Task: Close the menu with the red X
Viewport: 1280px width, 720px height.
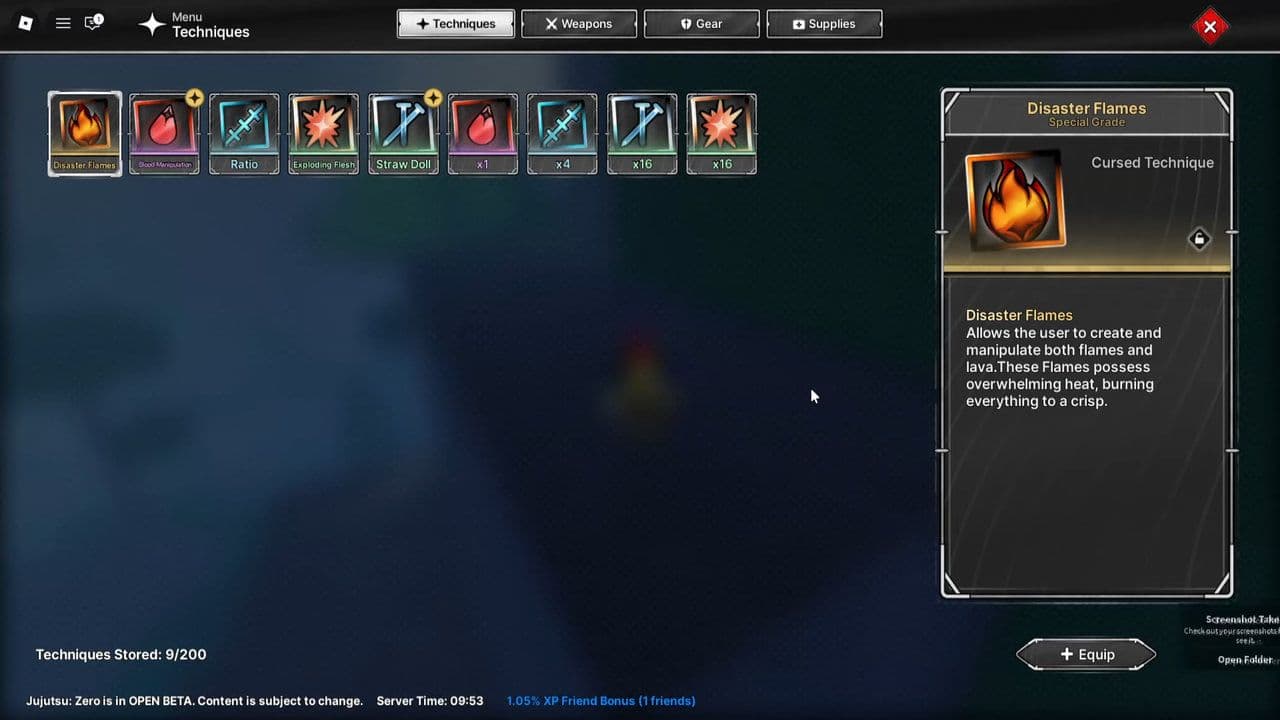Action: (x=1210, y=27)
